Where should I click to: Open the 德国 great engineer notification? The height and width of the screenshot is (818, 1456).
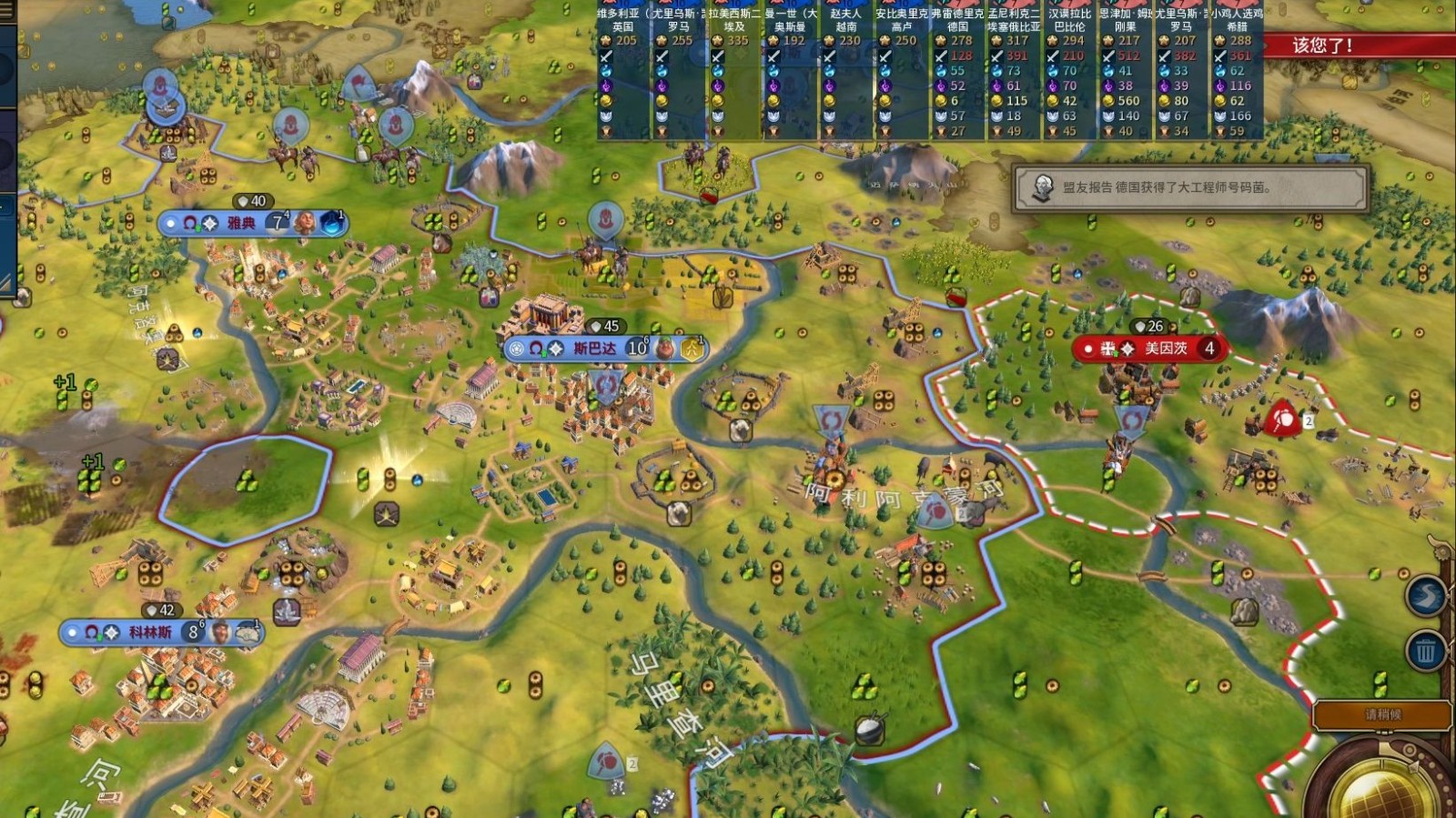(x=1190, y=188)
